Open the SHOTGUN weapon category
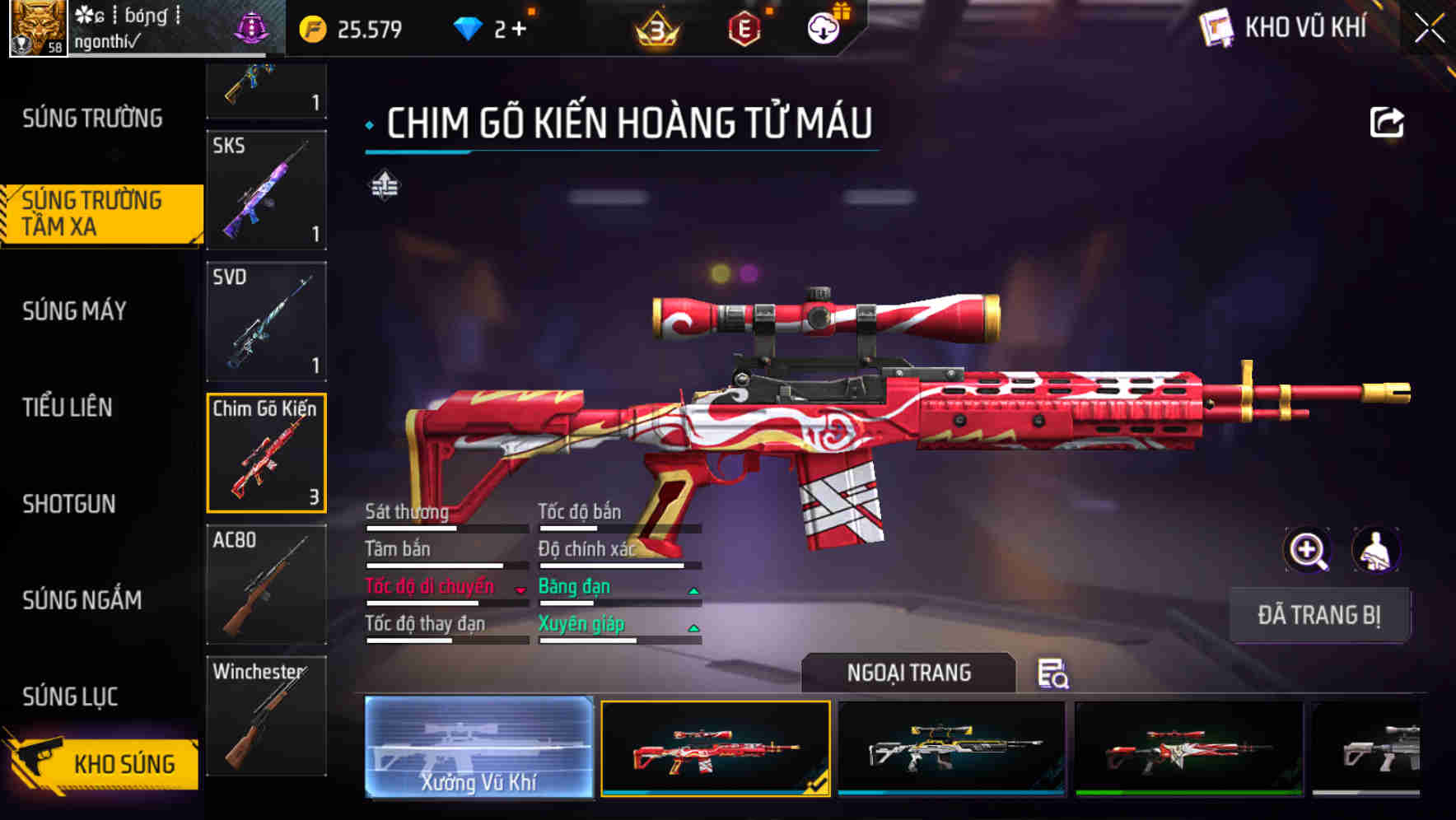This screenshot has width=1456, height=820. pyautogui.click(x=70, y=505)
